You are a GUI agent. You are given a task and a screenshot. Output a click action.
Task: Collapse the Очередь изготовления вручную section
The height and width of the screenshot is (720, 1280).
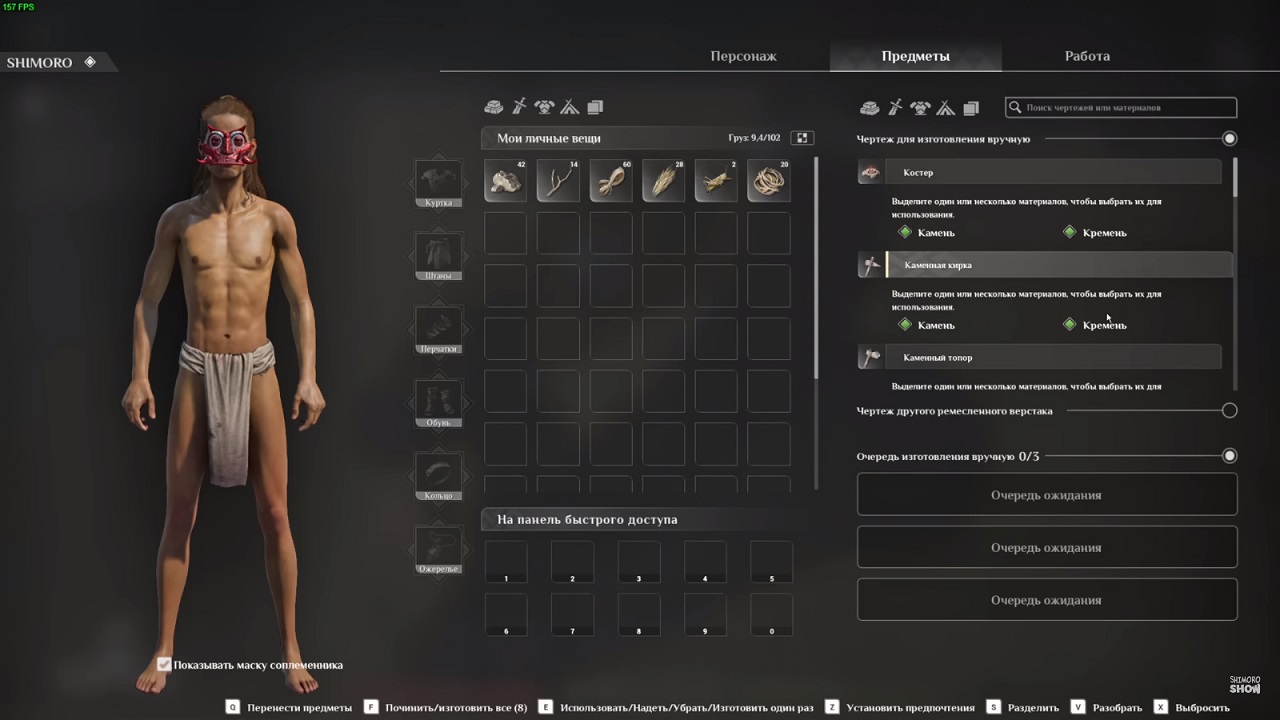(1229, 456)
